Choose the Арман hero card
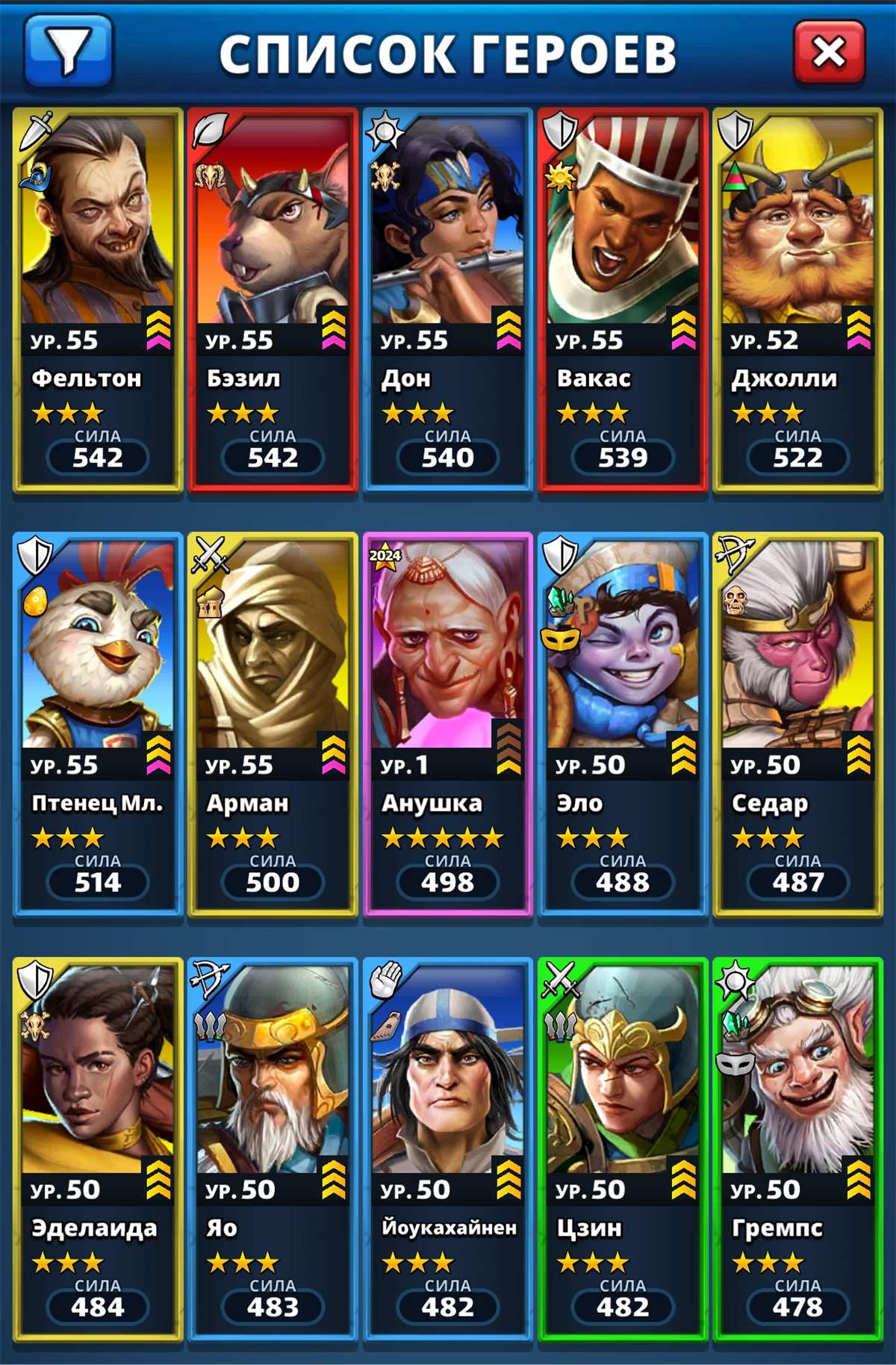 [273, 723]
